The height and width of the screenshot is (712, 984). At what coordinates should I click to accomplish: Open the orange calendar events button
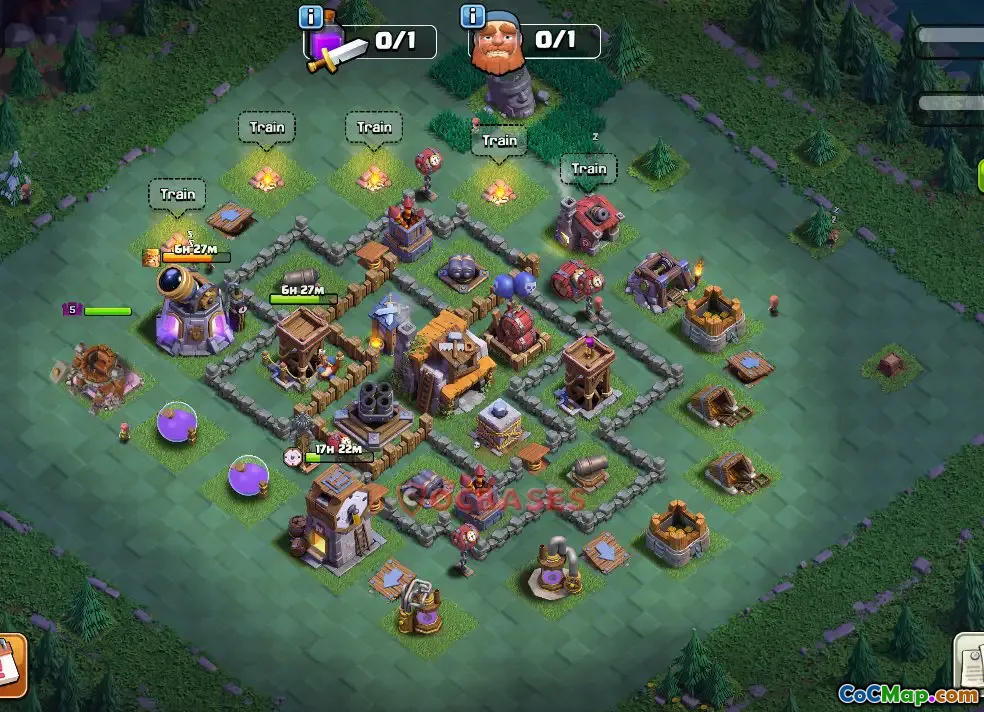pos(10,665)
